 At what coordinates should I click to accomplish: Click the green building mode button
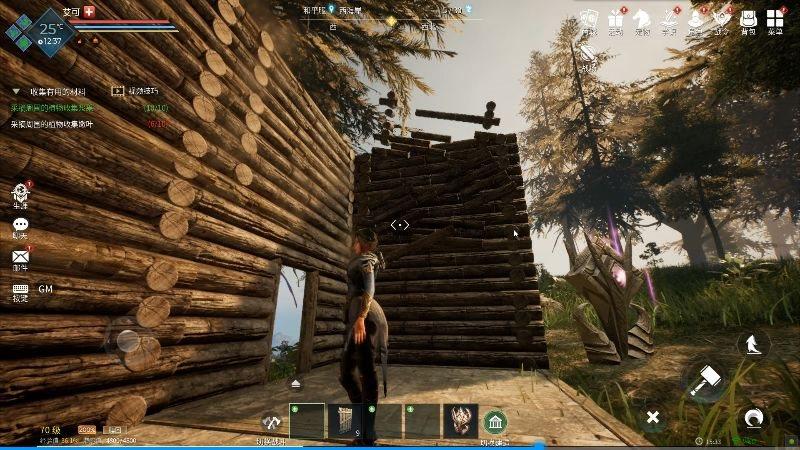(x=495, y=422)
